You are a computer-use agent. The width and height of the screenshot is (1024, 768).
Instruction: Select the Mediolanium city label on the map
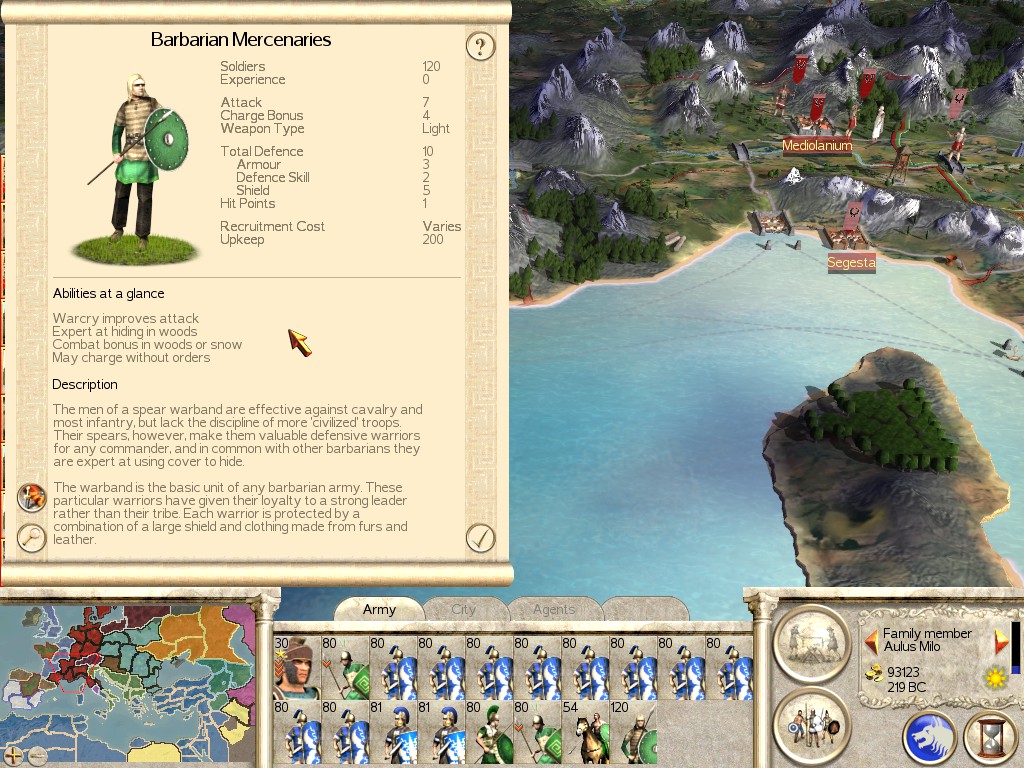coord(817,146)
